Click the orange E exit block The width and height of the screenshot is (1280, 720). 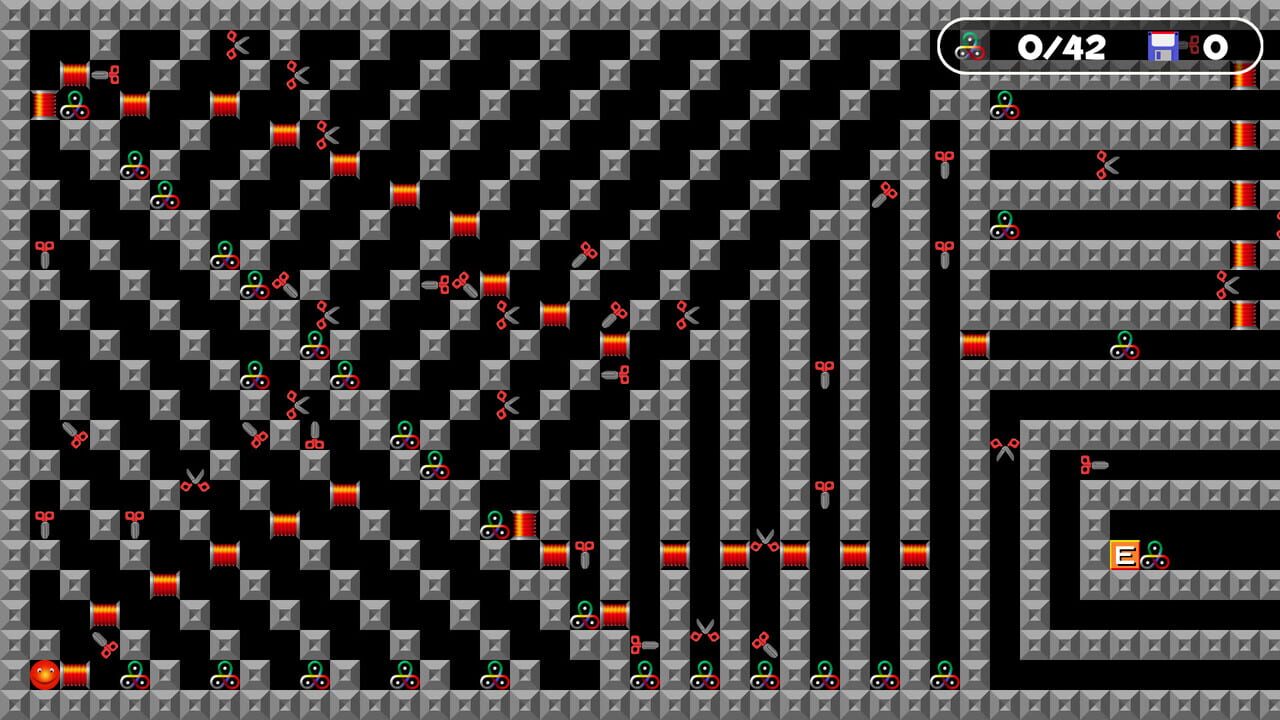click(x=1125, y=555)
